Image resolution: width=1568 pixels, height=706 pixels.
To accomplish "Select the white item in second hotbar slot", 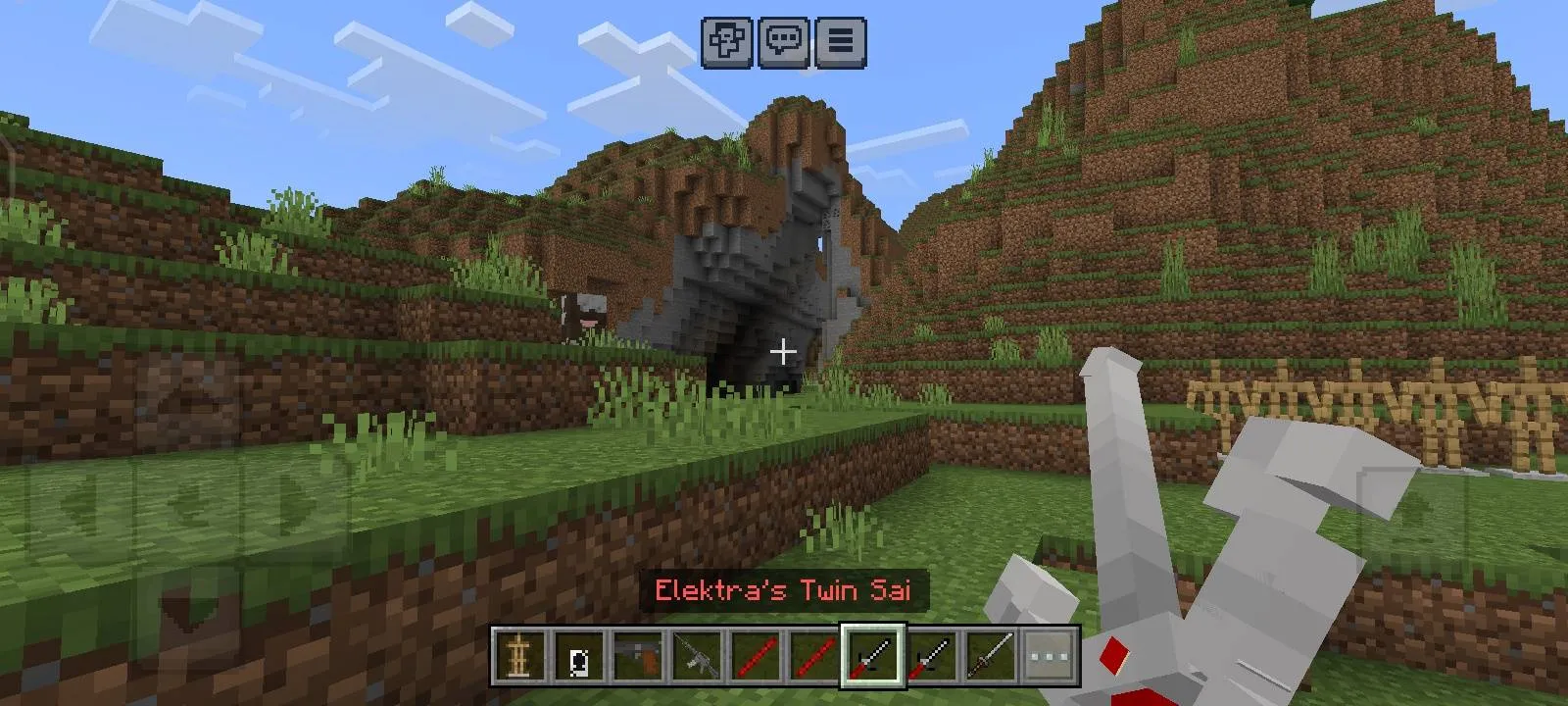I will [578, 654].
